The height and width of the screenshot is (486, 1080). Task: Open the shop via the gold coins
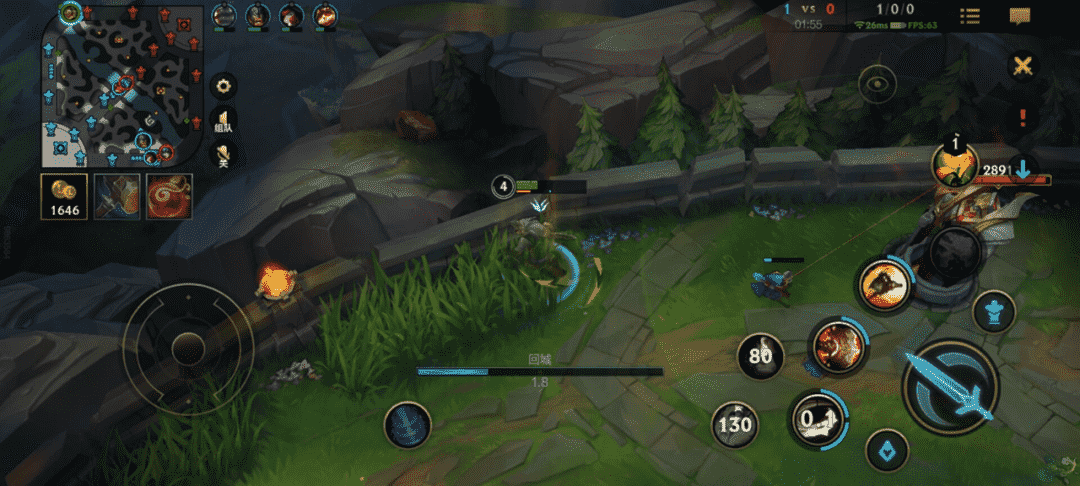point(64,196)
